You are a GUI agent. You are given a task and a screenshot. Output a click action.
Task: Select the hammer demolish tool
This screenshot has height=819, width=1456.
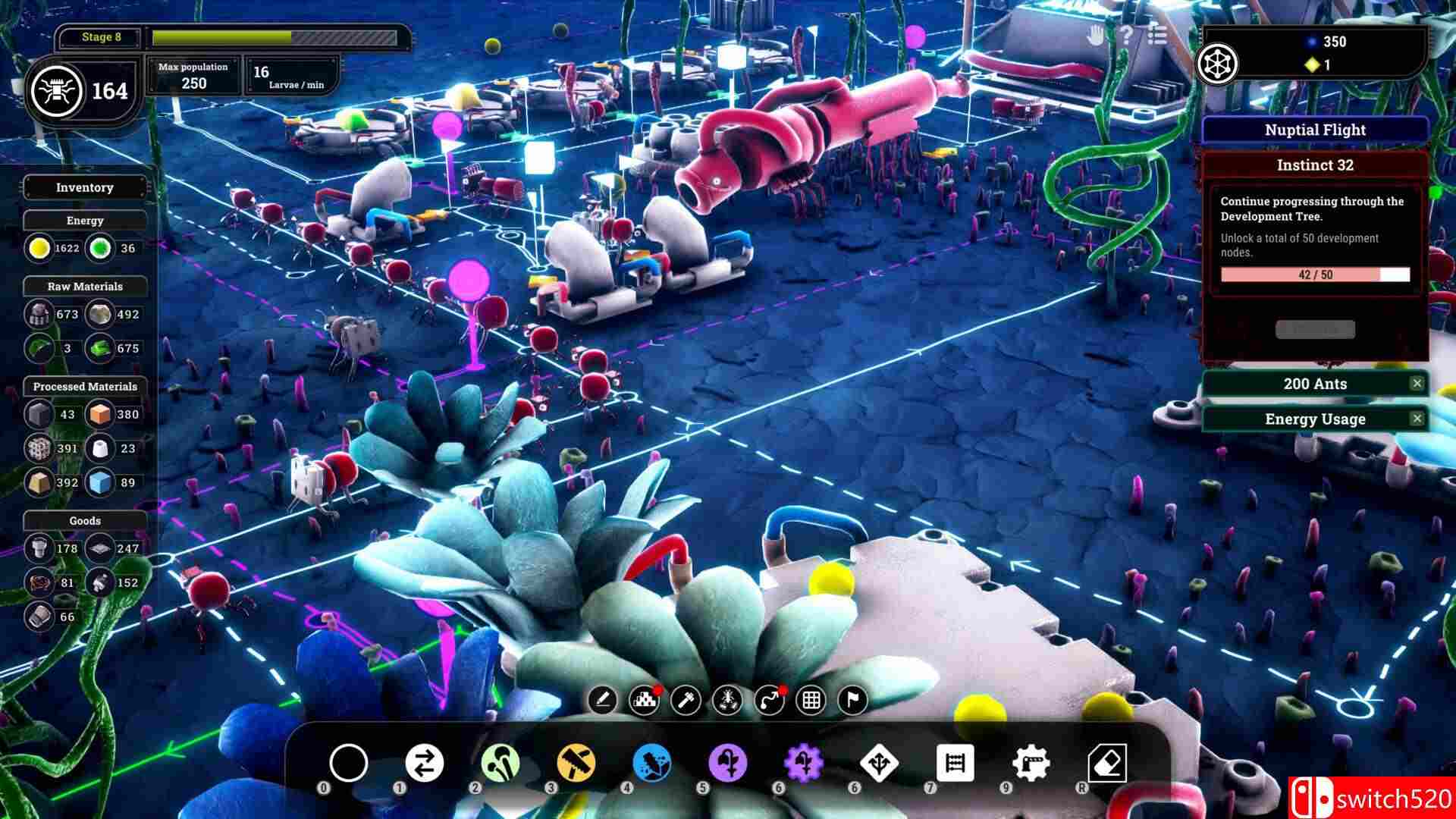pos(685,699)
